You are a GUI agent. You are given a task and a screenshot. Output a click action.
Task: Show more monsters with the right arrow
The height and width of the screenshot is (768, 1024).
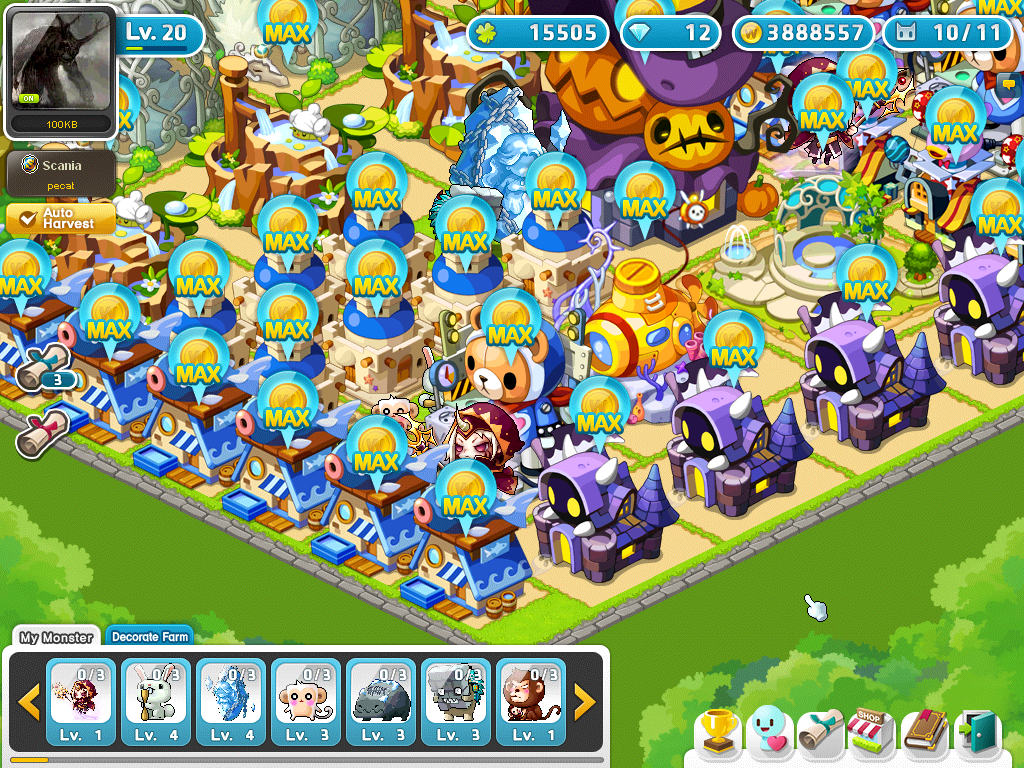pos(585,703)
